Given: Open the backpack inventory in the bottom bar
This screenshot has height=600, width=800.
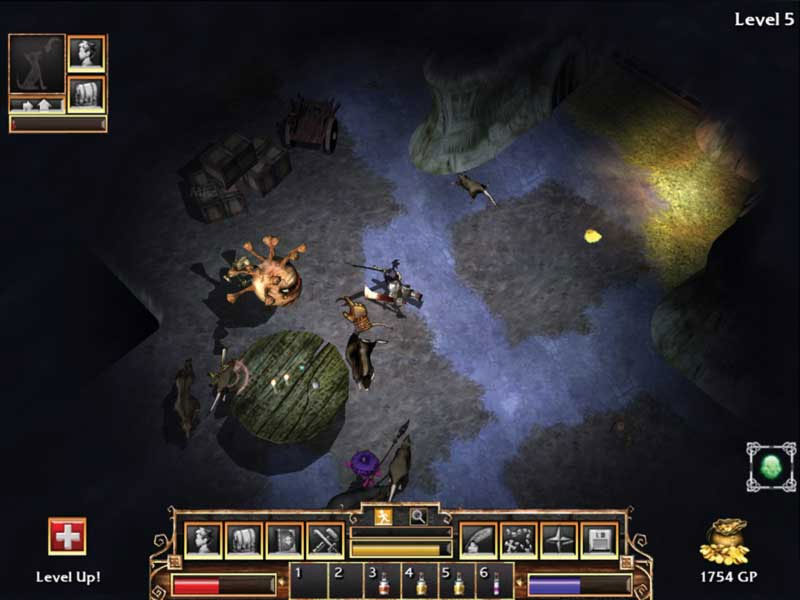Looking at the screenshot, I should 243,540.
